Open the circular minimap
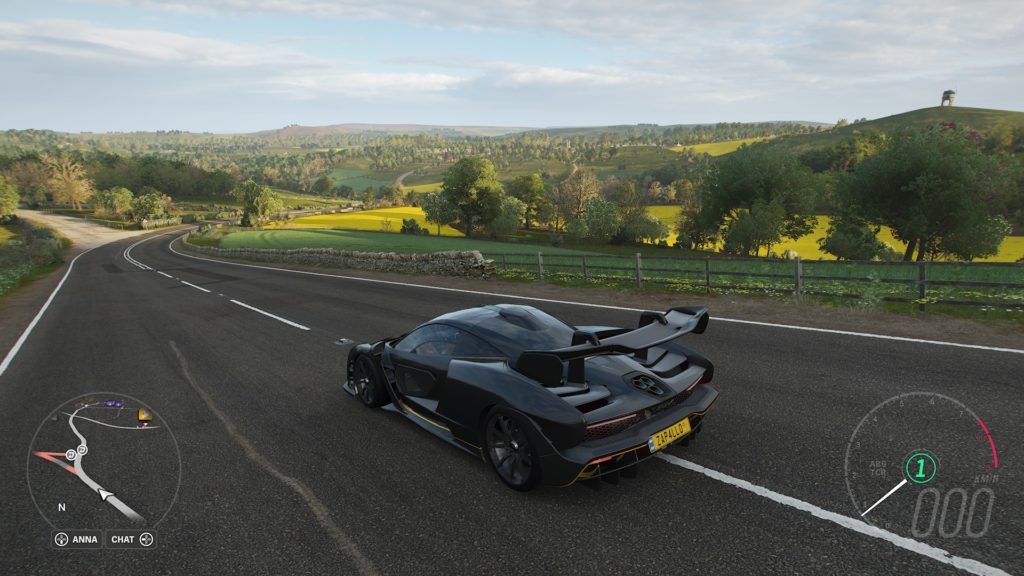 click(103, 461)
